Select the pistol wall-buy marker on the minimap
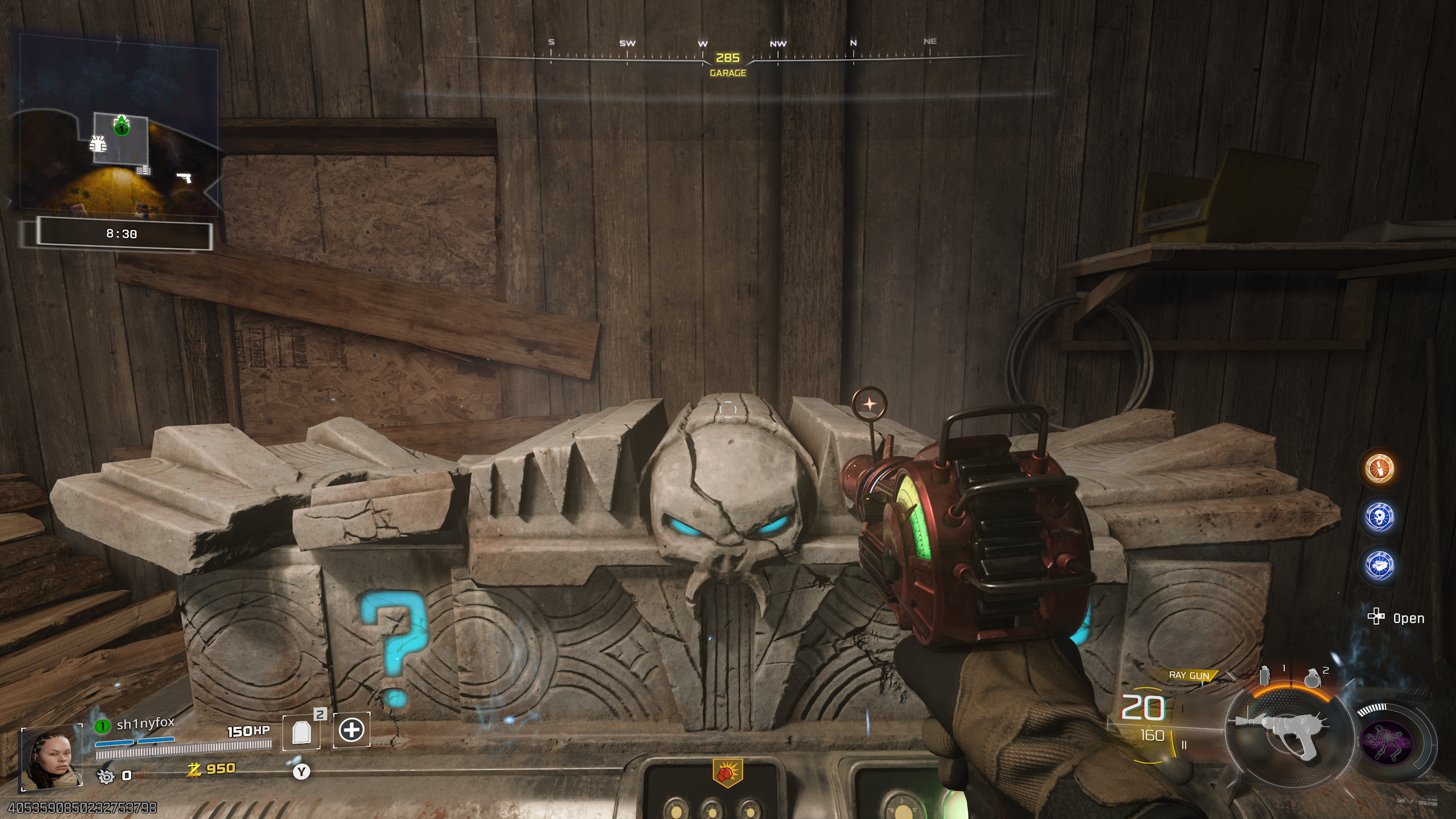This screenshot has height=819, width=1456. point(184,178)
